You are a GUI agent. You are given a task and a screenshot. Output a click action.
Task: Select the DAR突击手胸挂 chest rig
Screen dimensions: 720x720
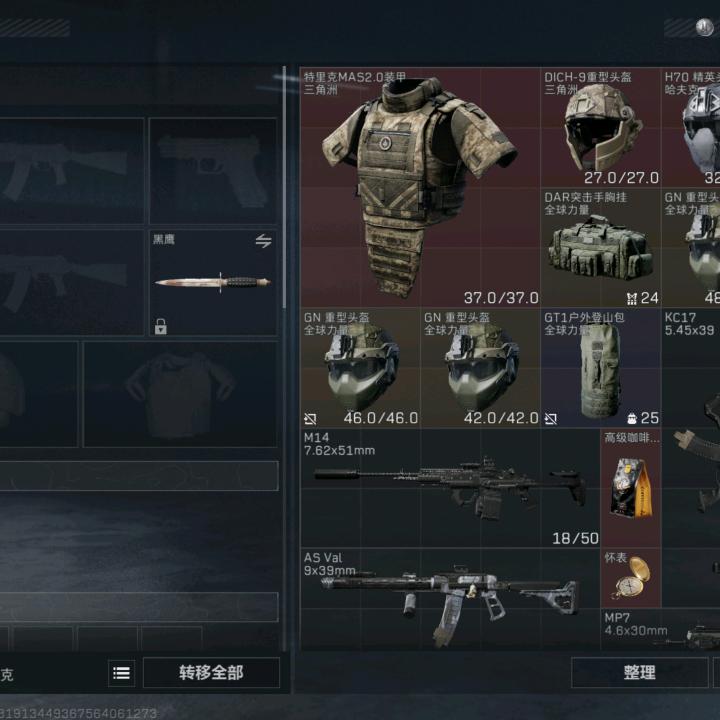[x=600, y=248]
